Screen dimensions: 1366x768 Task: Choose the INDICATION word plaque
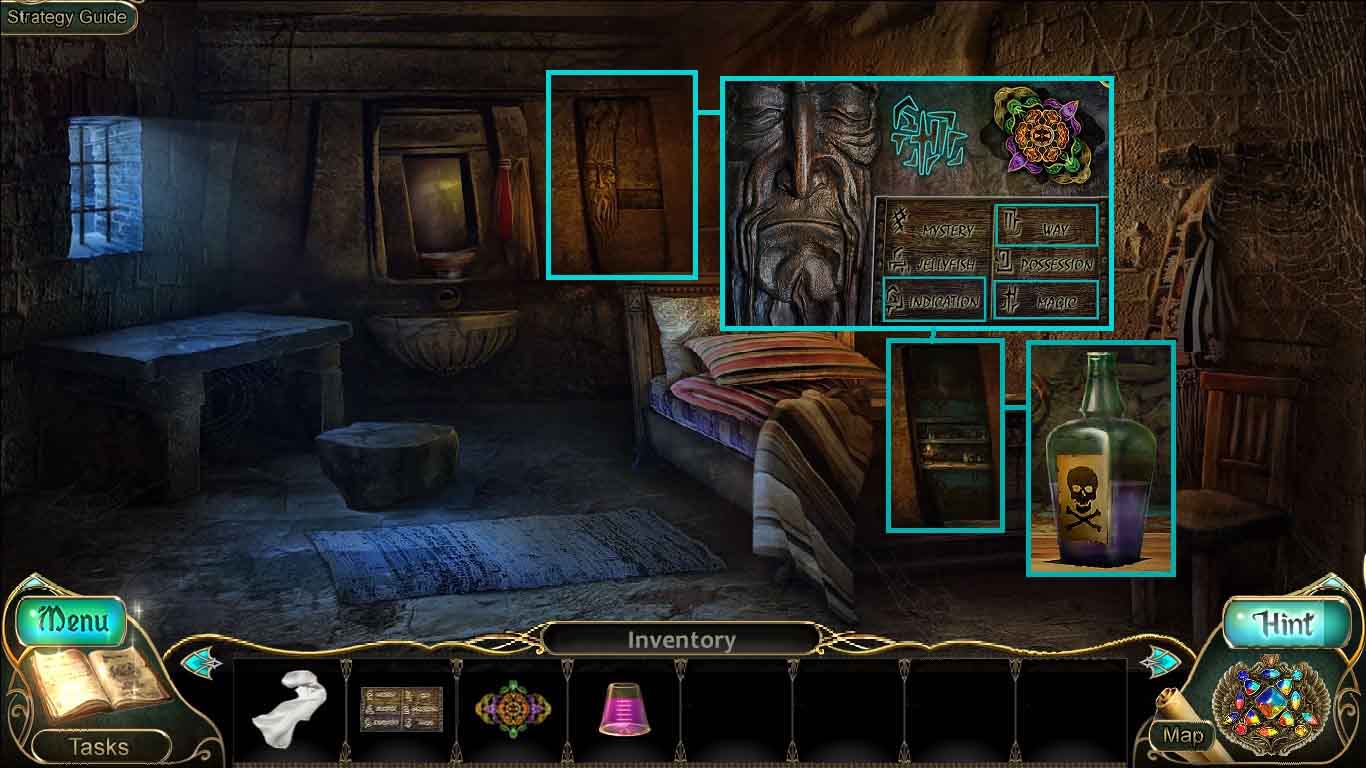[x=933, y=299]
